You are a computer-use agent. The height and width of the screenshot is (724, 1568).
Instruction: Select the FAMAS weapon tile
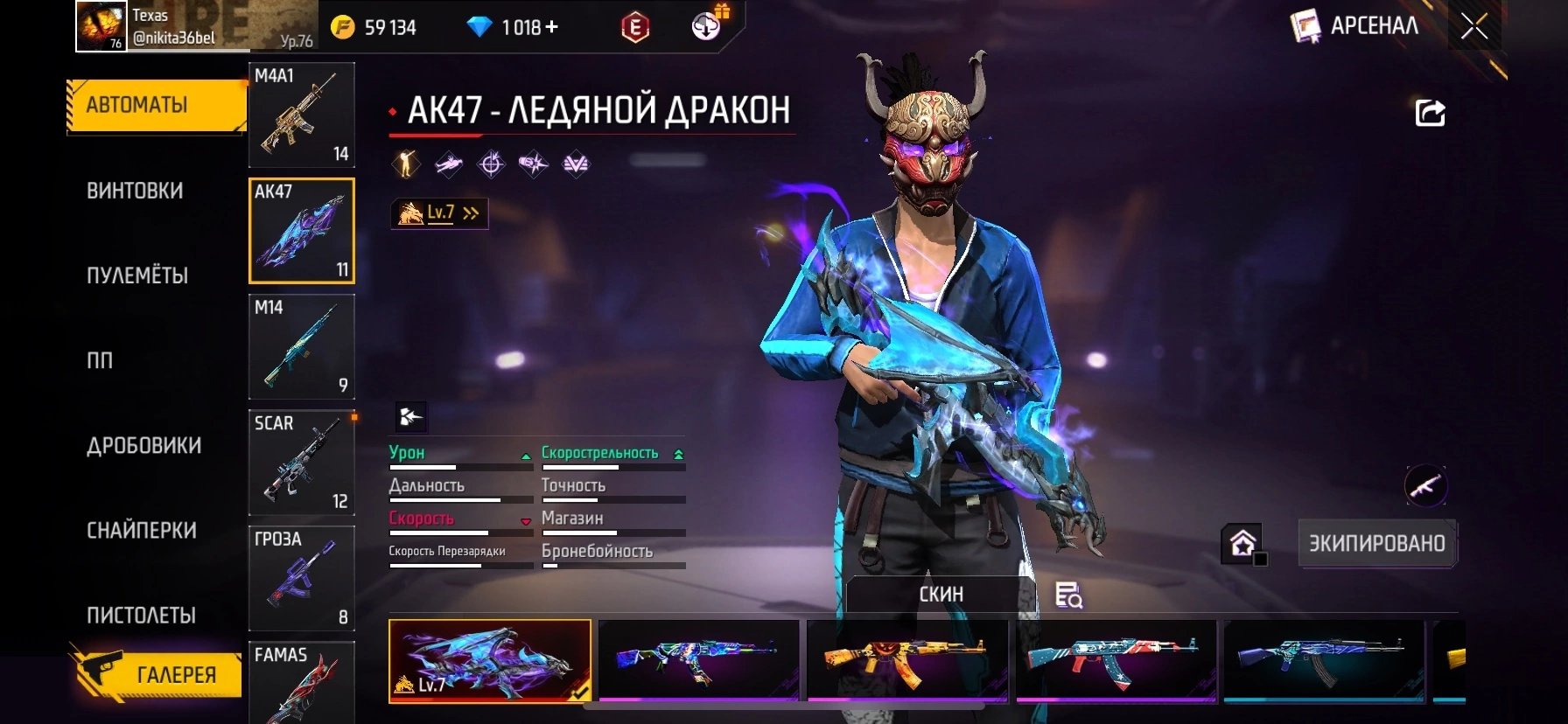point(302,682)
